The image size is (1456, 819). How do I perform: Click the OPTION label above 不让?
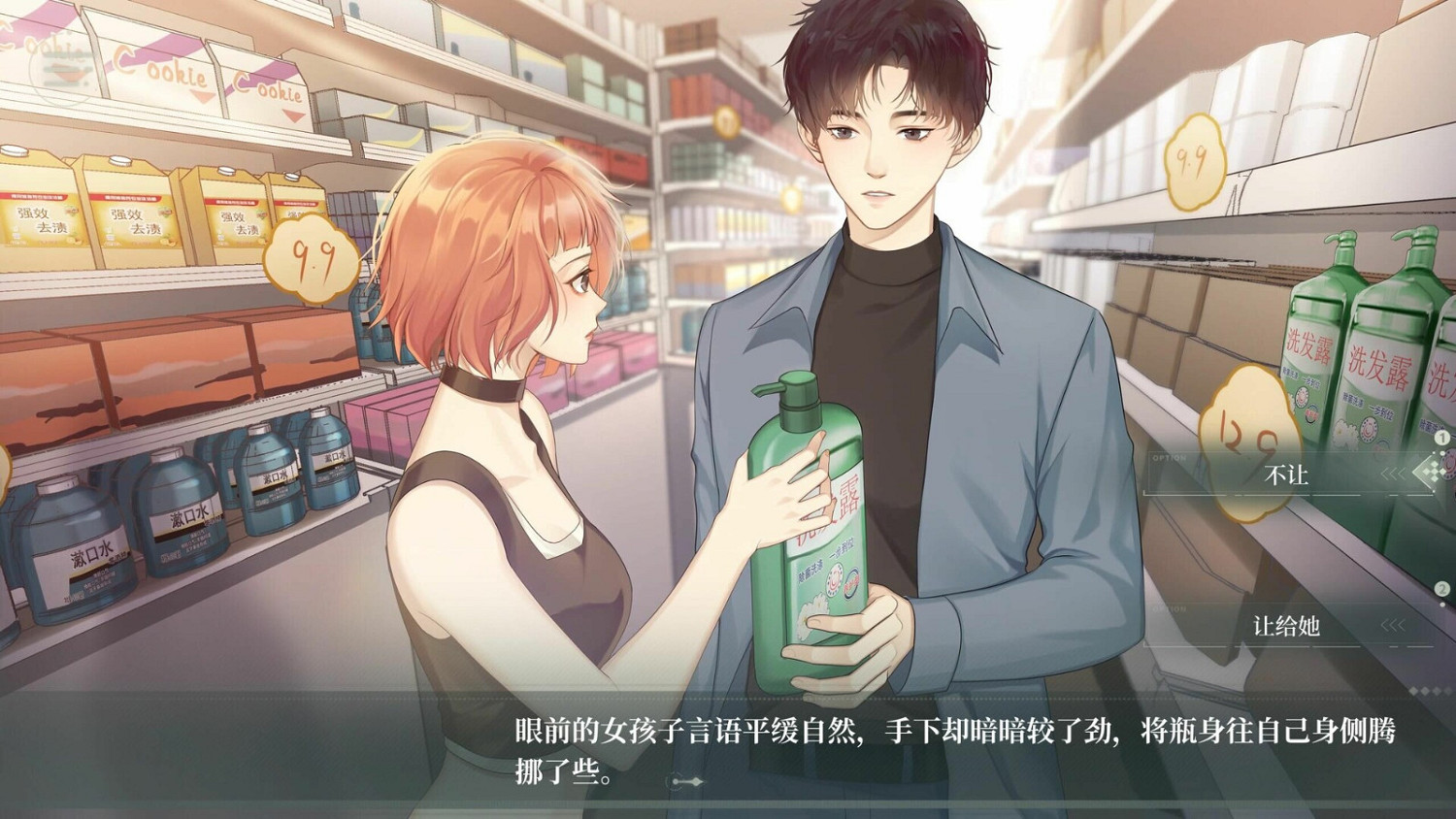pyautogui.click(x=1170, y=455)
